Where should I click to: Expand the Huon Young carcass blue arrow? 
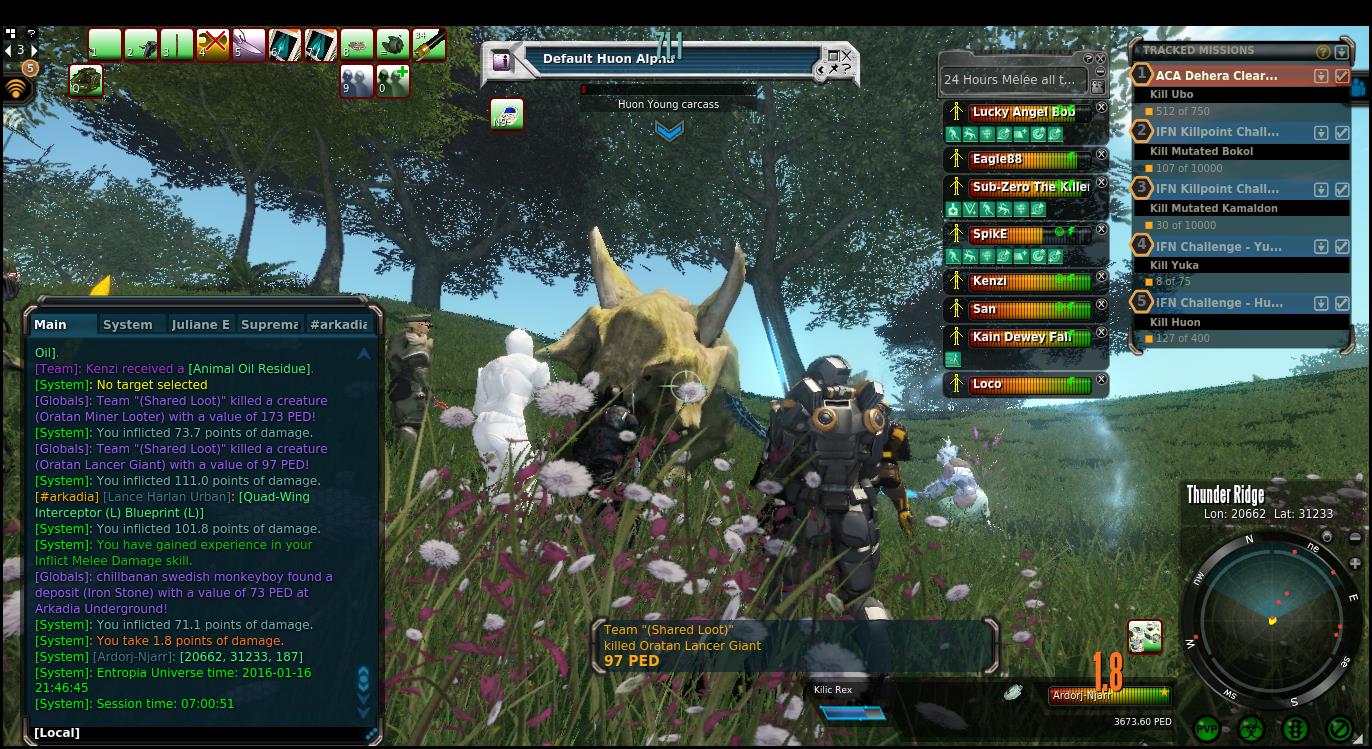tap(669, 131)
